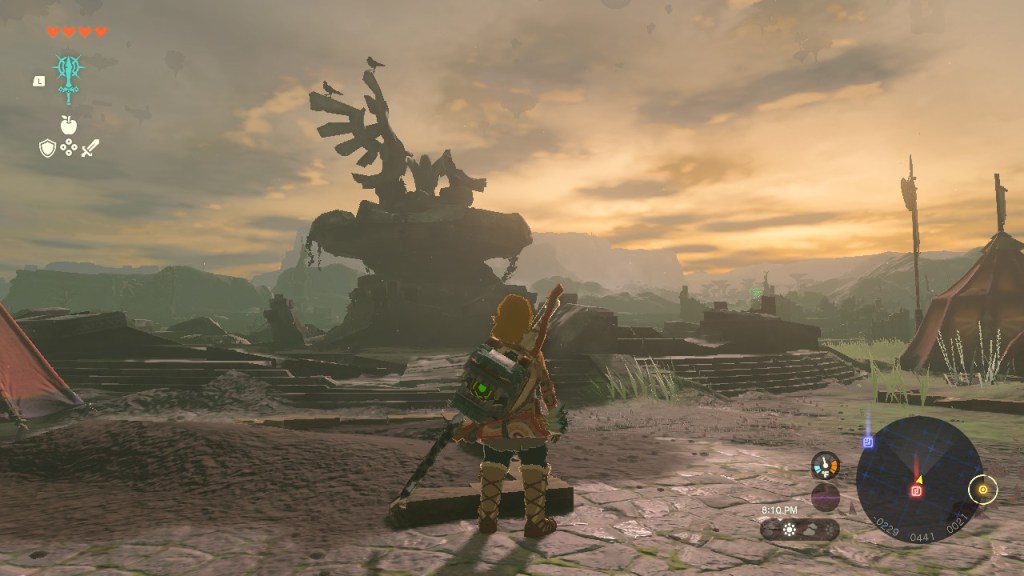Click the yellow ringed objective marker
1024x576 pixels.
(983, 489)
